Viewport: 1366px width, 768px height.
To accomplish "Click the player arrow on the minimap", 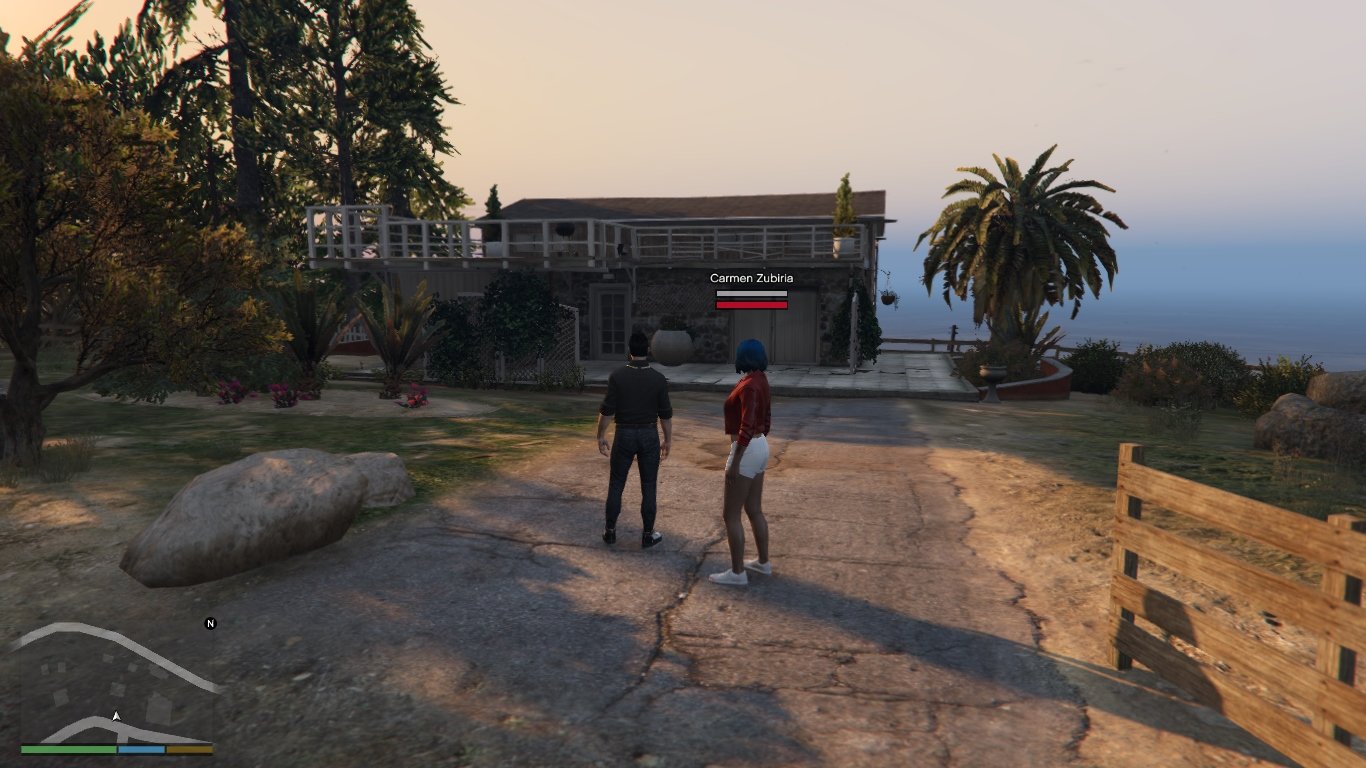I will click(117, 716).
